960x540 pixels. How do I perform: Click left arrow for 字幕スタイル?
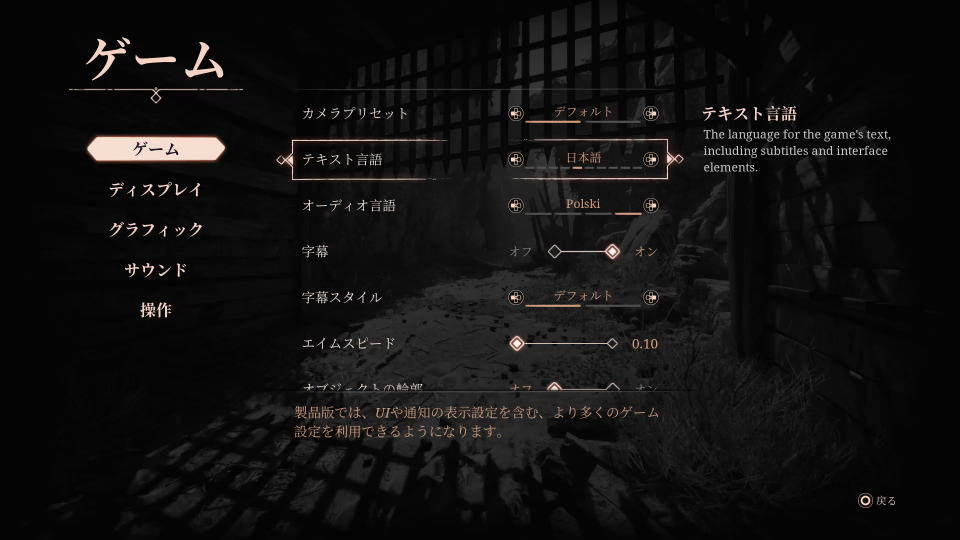coord(516,297)
